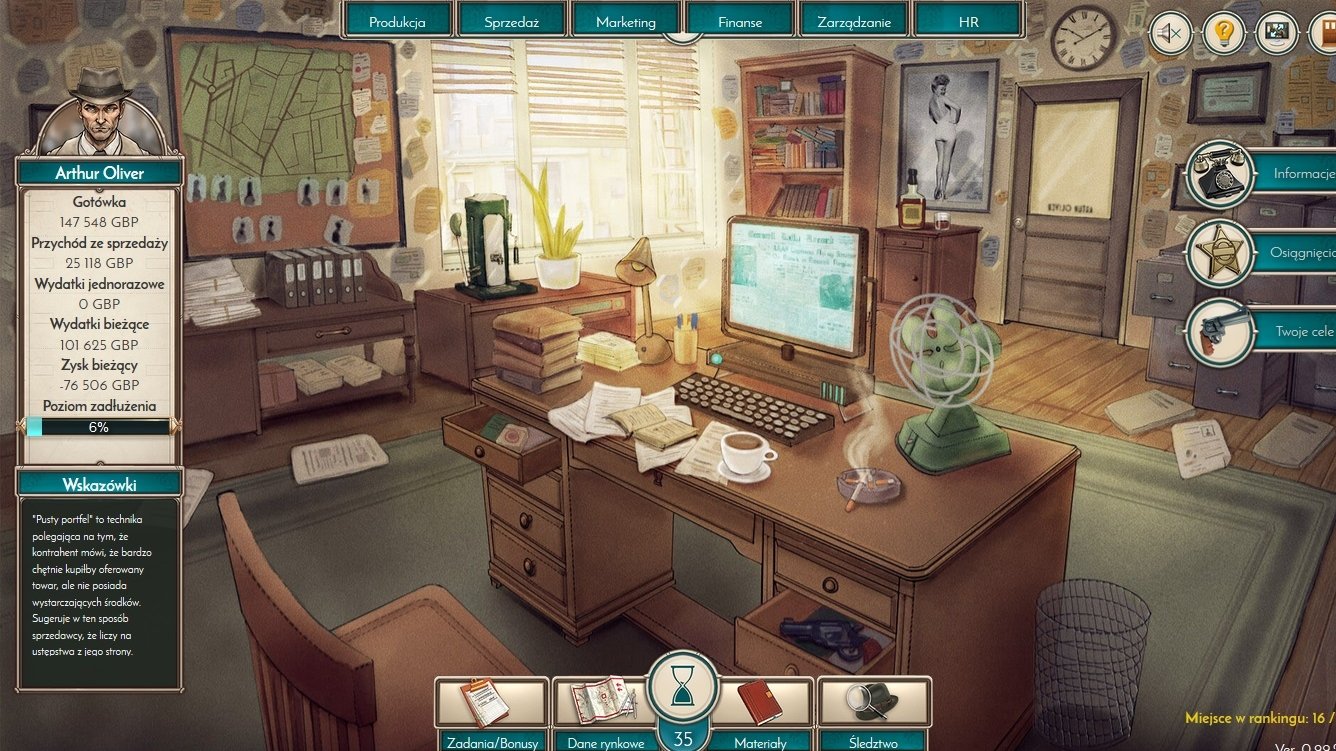Screen dimensions: 1336x751
Task: Click the Arthur Oliver portrait
Action: tap(99, 112)
